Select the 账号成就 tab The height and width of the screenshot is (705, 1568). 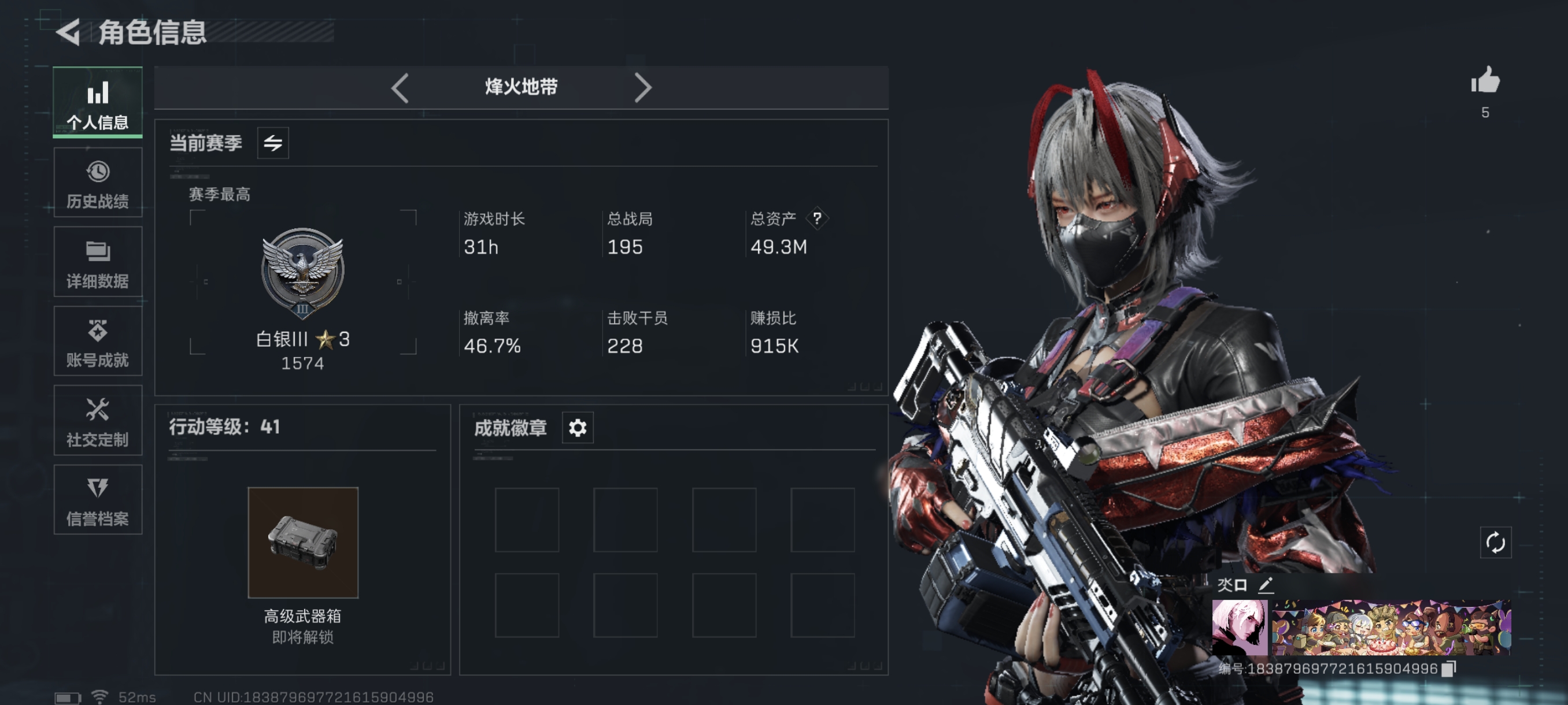click(97, 342)
